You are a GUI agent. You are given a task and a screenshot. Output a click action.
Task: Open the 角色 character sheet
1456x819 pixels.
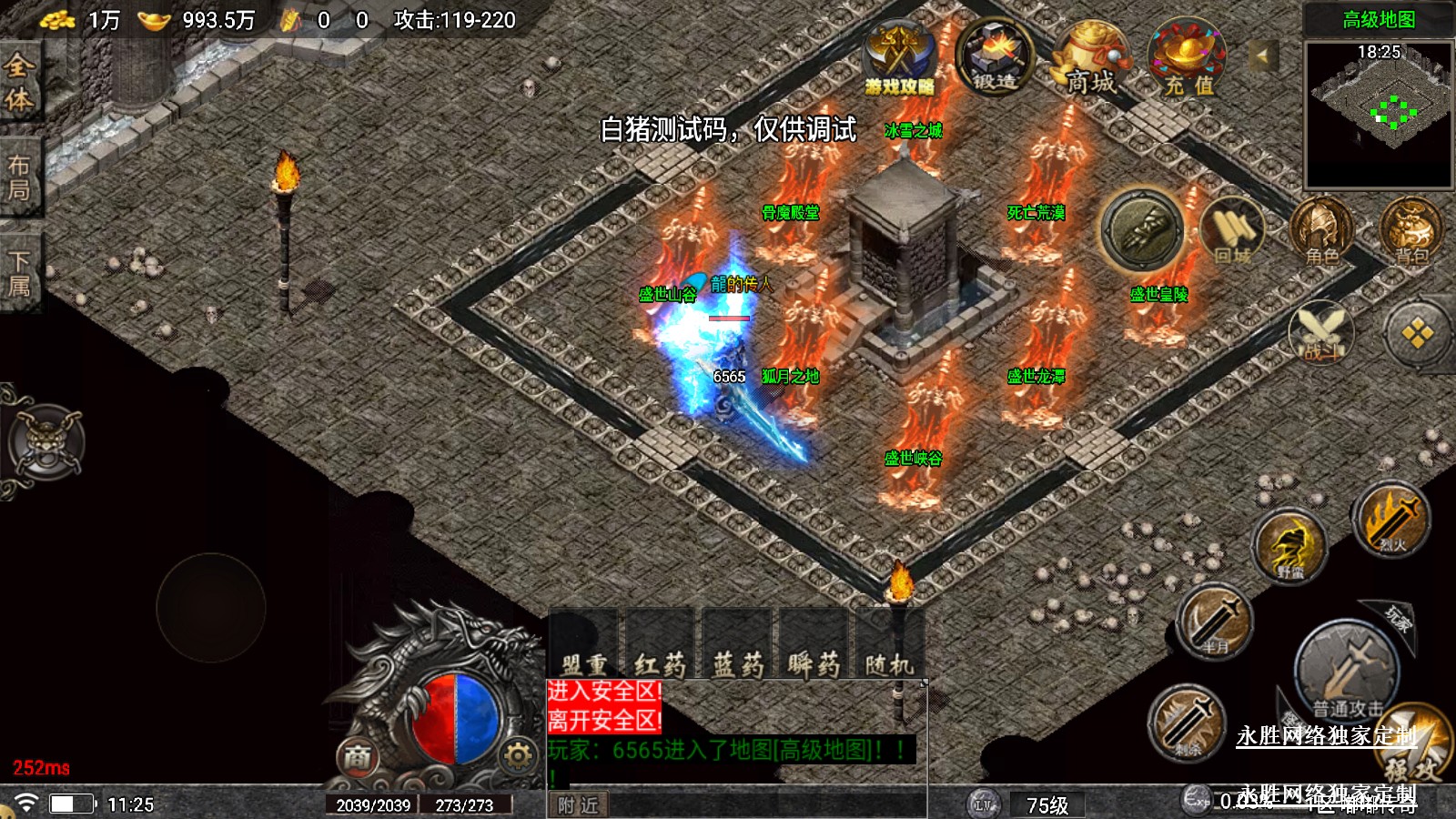[1321, 232]
